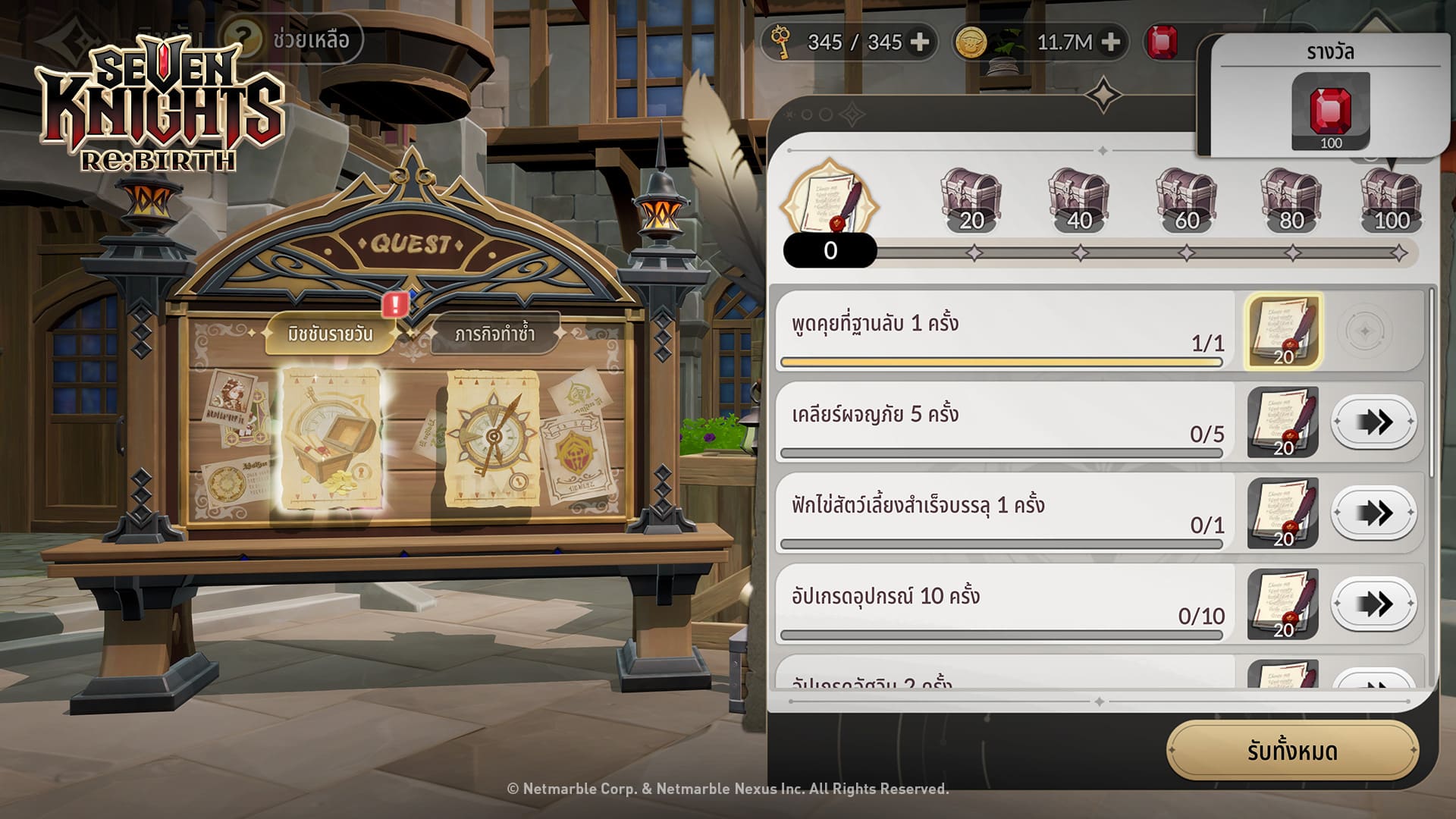Viewport: 1456px width, 819px height.
Task: Select the compass poster on quest board
Action: (492, 438)
